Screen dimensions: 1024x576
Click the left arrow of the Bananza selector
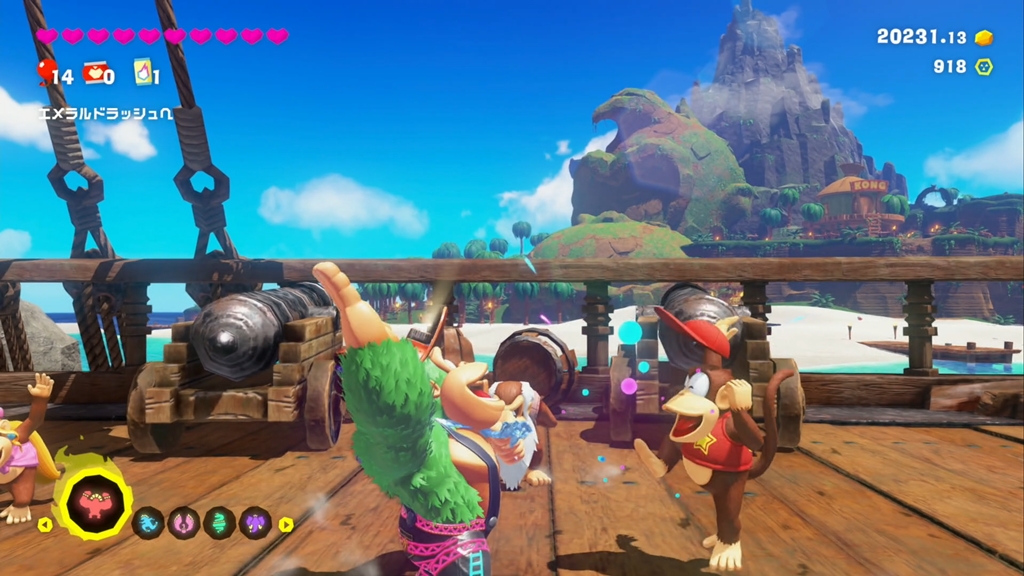pos(44,523)
